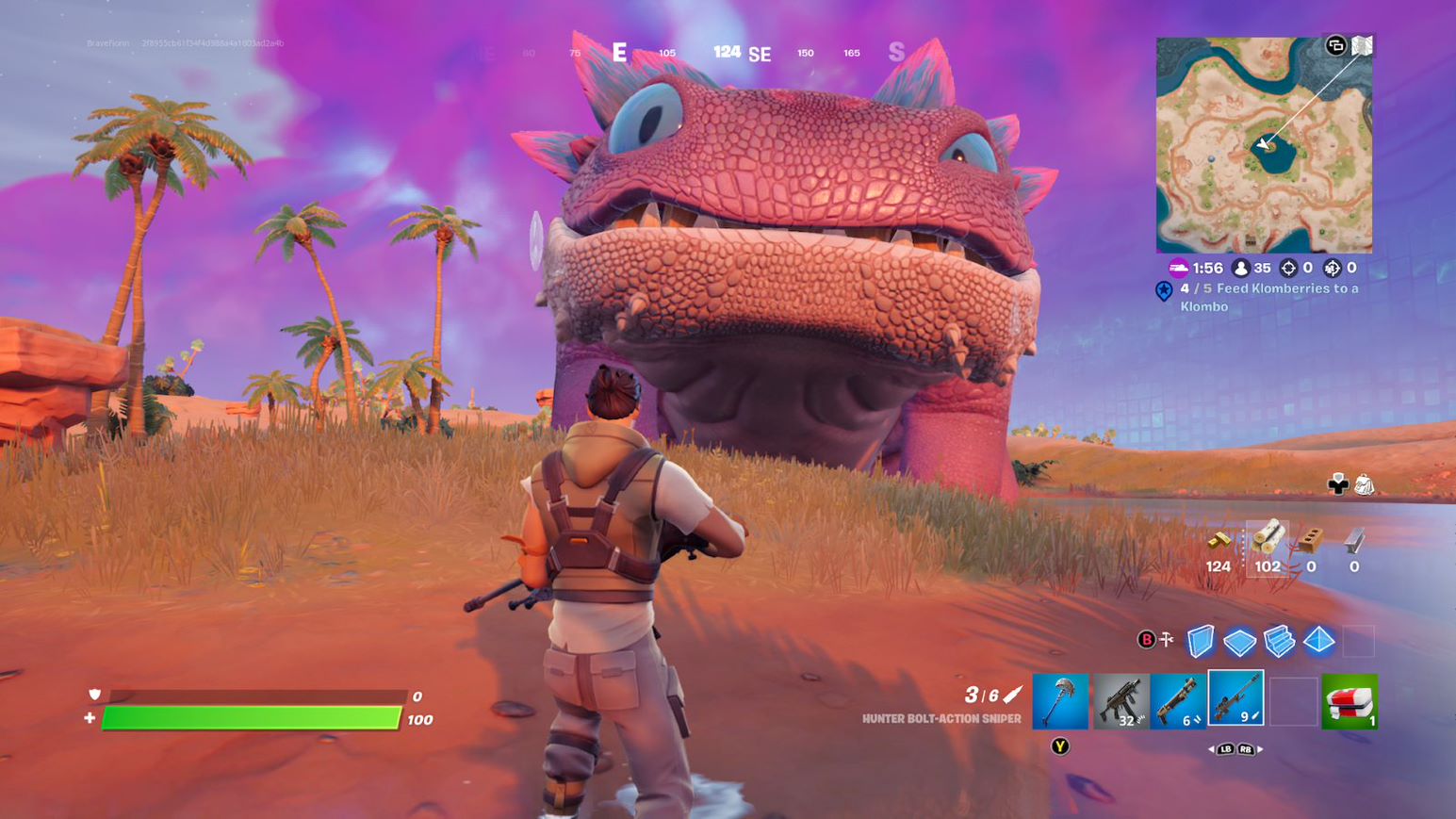This screenshot has height=819, width=1456.
Task: Click the quest marker icon beside the Klomberries objective
Action: coord(1165,291)
